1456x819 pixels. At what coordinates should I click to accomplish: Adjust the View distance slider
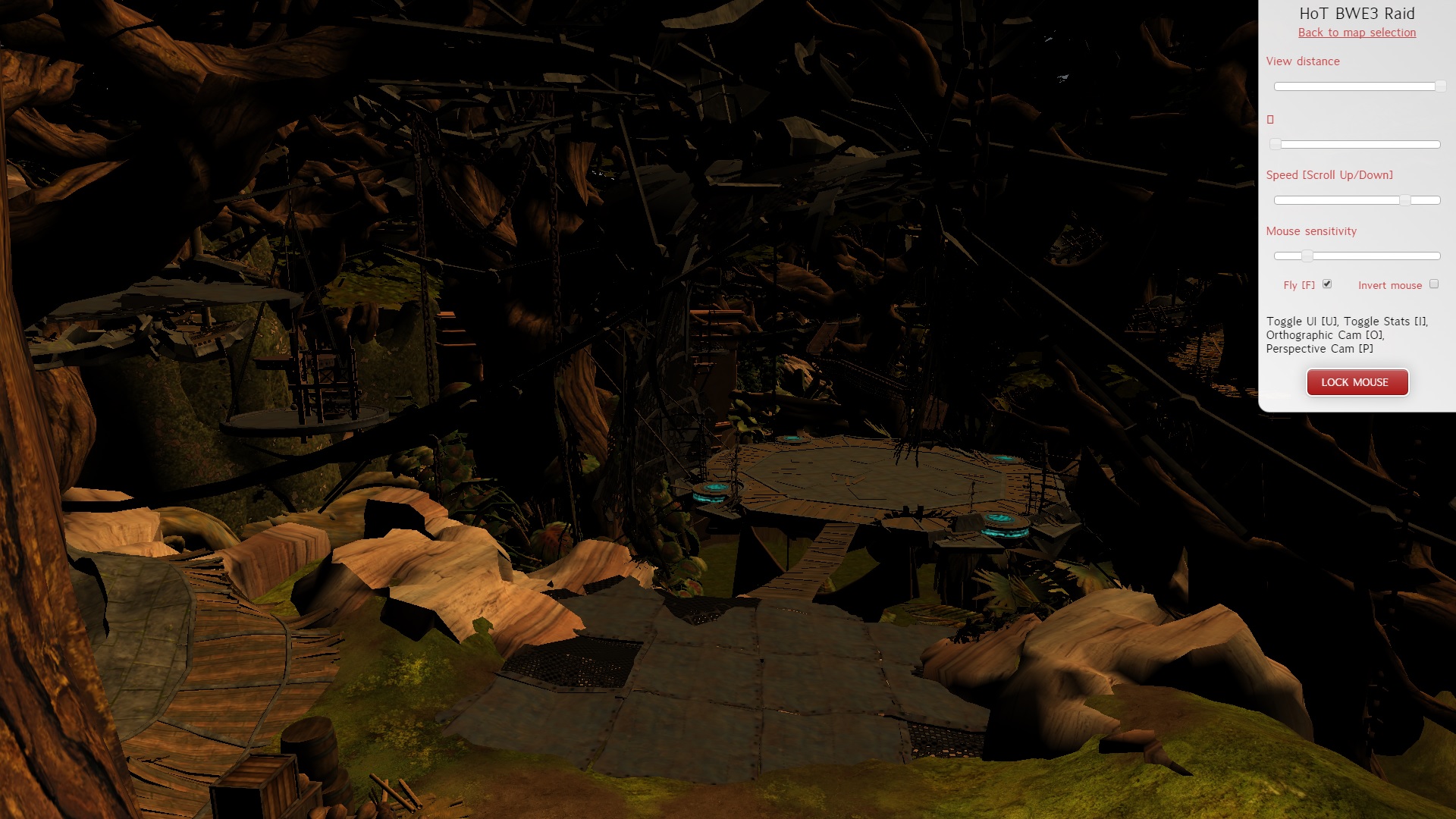1439,86
